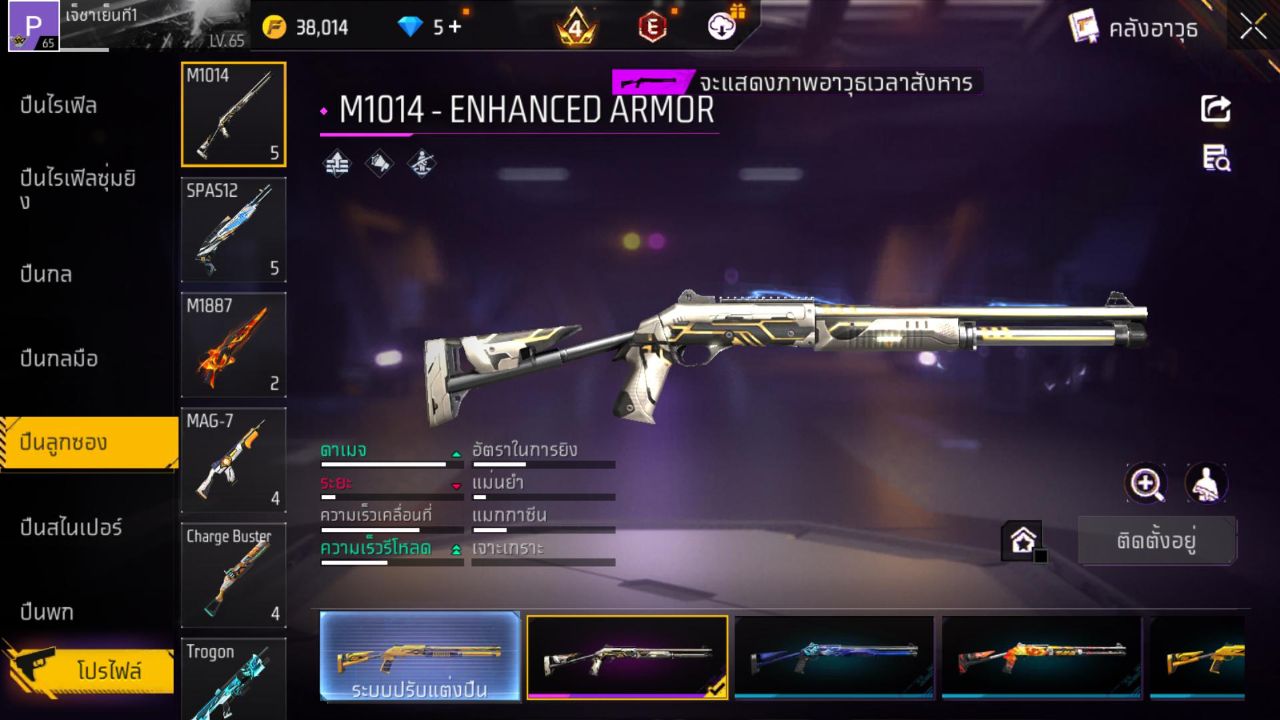Open the ระบบปรับแต่งปืน gun customization tile

coord(417,657)
